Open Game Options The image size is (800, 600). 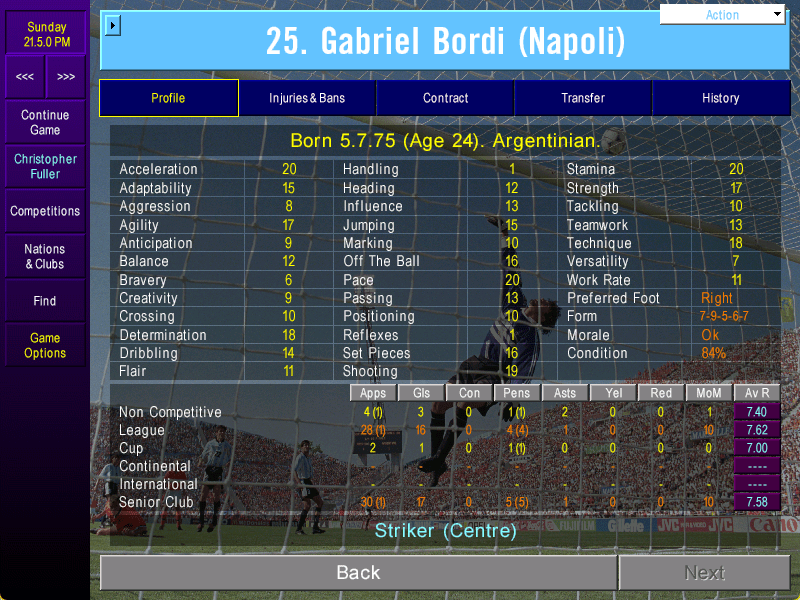45,345
